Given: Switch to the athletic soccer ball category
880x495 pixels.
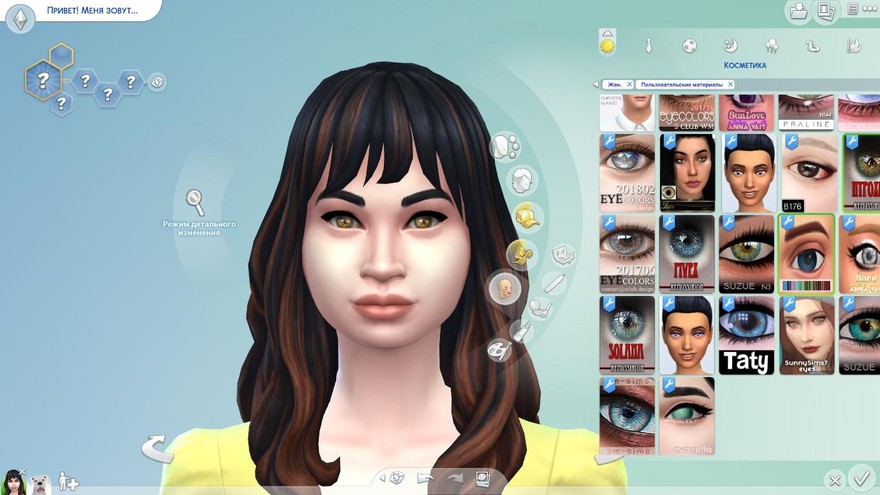Looking at the screenshot, I should (x=690, y=46).
